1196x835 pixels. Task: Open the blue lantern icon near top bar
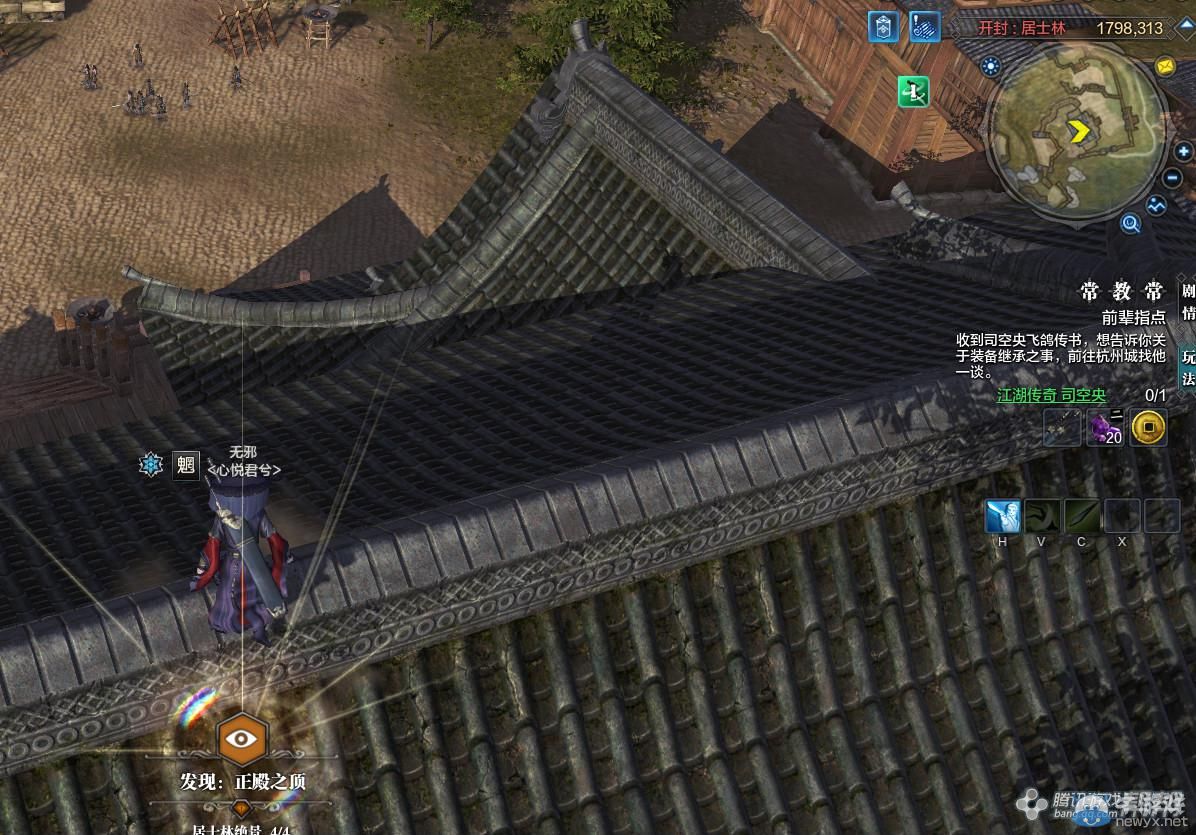[883, 27]
